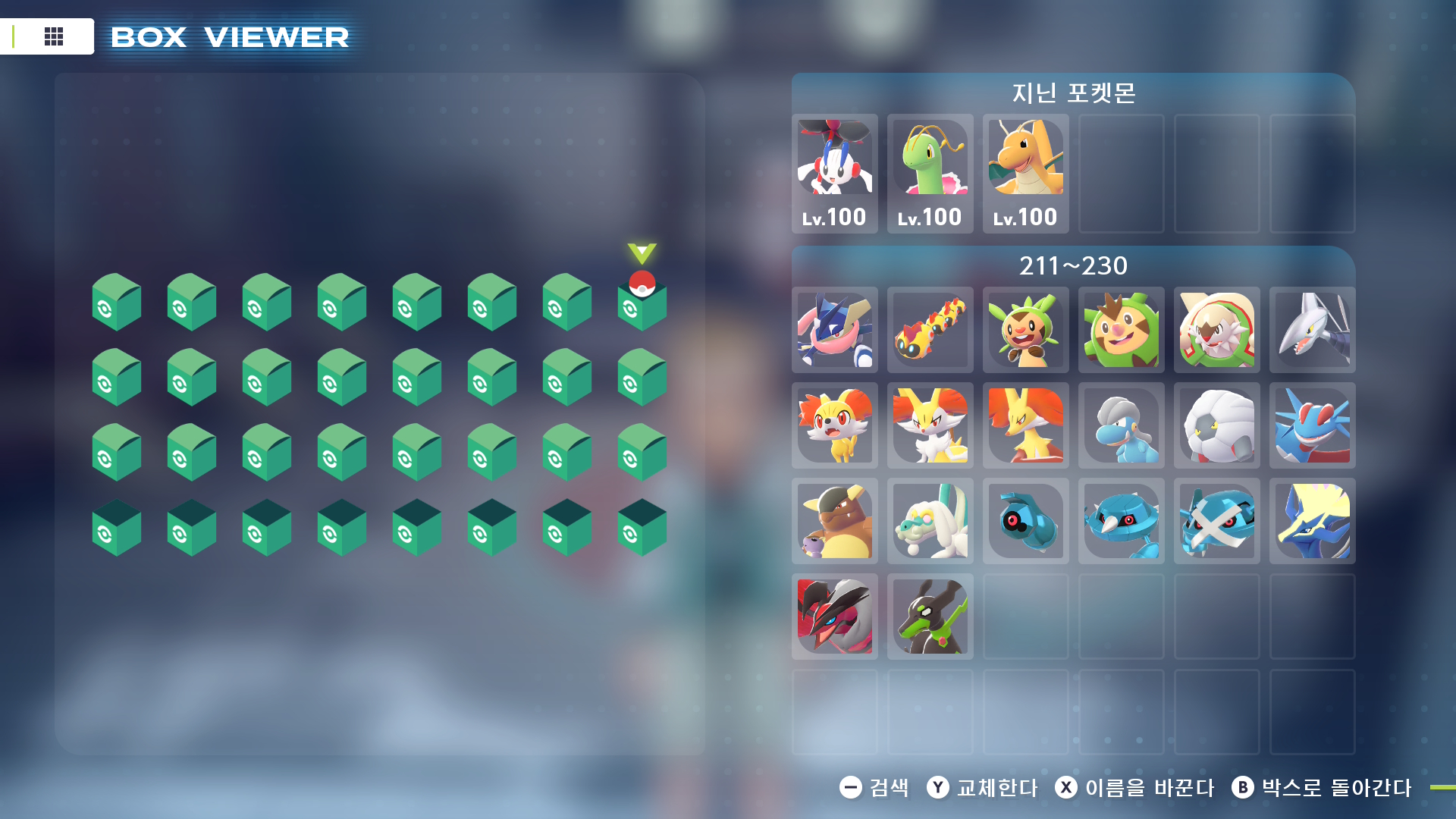This screenshot has width=1456, height=819.
Task: Select Kangaskhan in the box
Action: pos(834,521)
